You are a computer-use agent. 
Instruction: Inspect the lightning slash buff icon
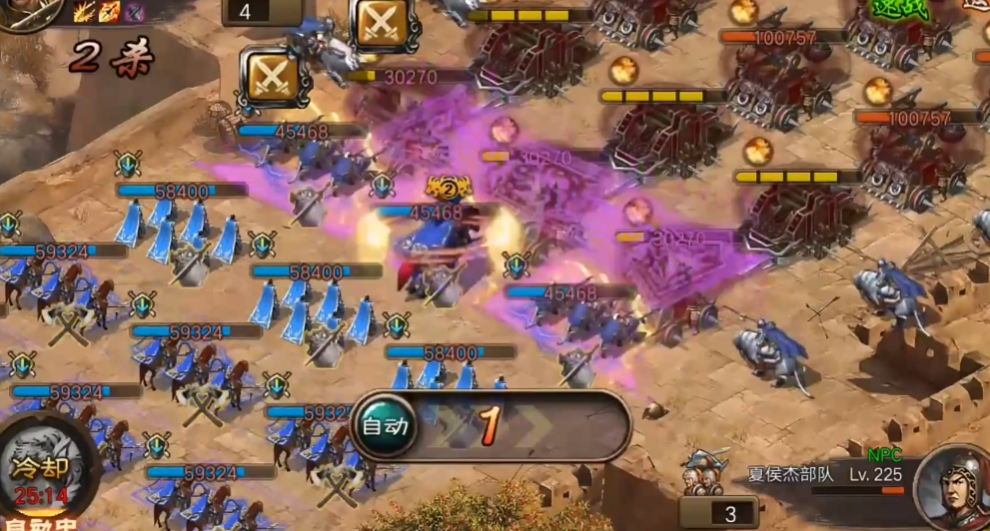[84, 11]
